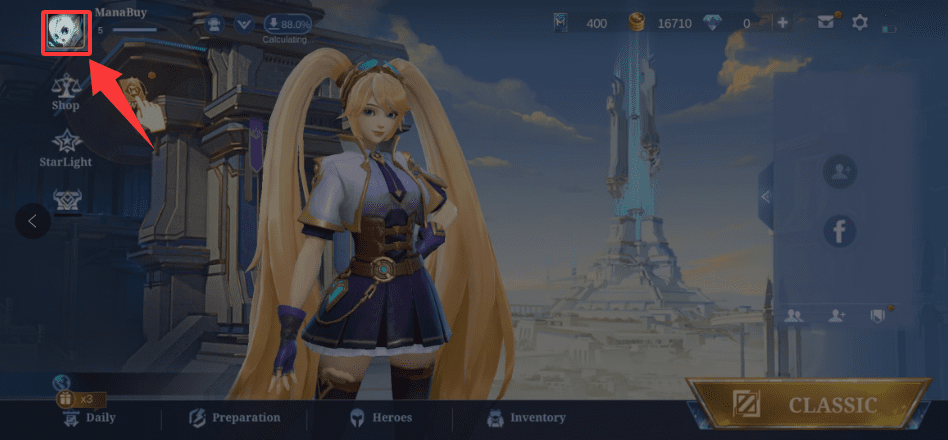Click the resource download progress button
The image size is (948, 440).
(x=287, y=23)
